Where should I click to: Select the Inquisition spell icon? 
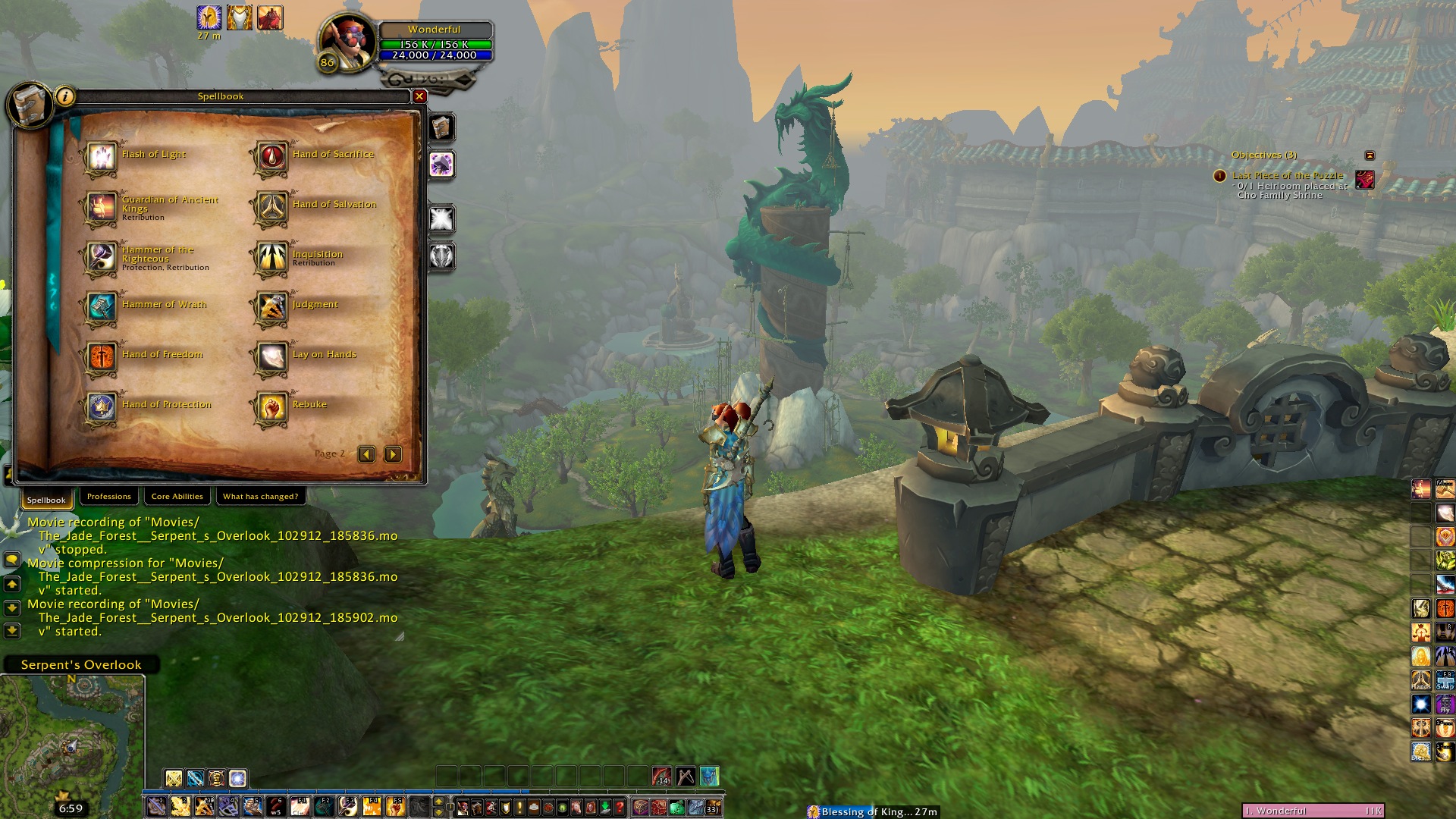271,257
